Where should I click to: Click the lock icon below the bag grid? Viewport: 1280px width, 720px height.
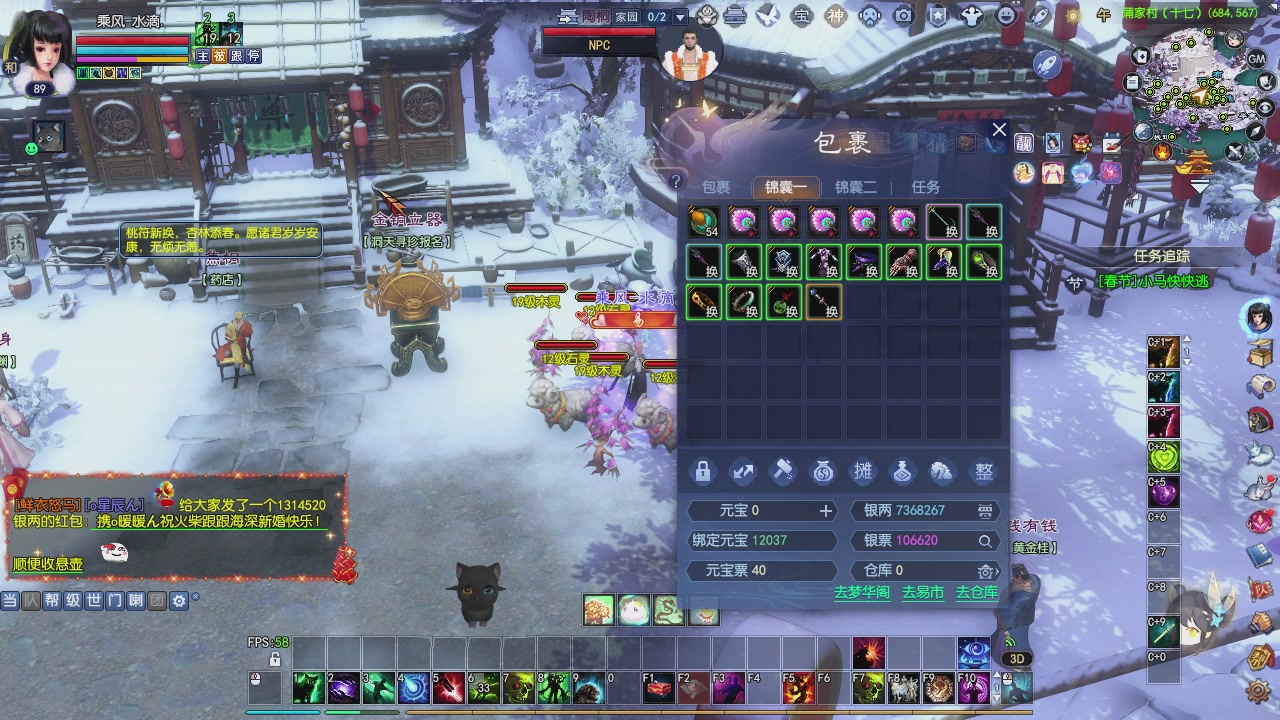pyautogui.click(x=703, y=471)
